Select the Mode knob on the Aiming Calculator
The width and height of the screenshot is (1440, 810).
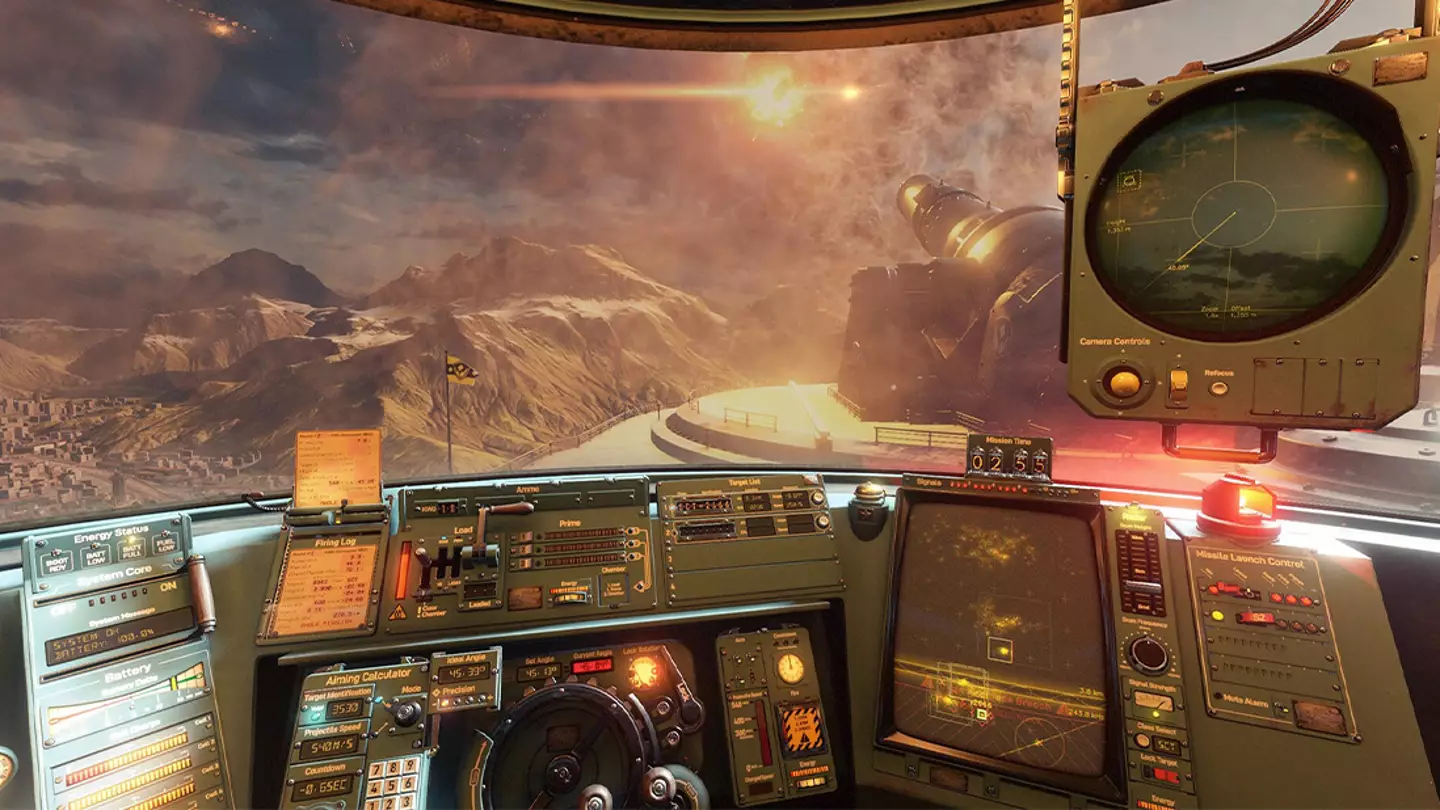[x=406, y=711]
